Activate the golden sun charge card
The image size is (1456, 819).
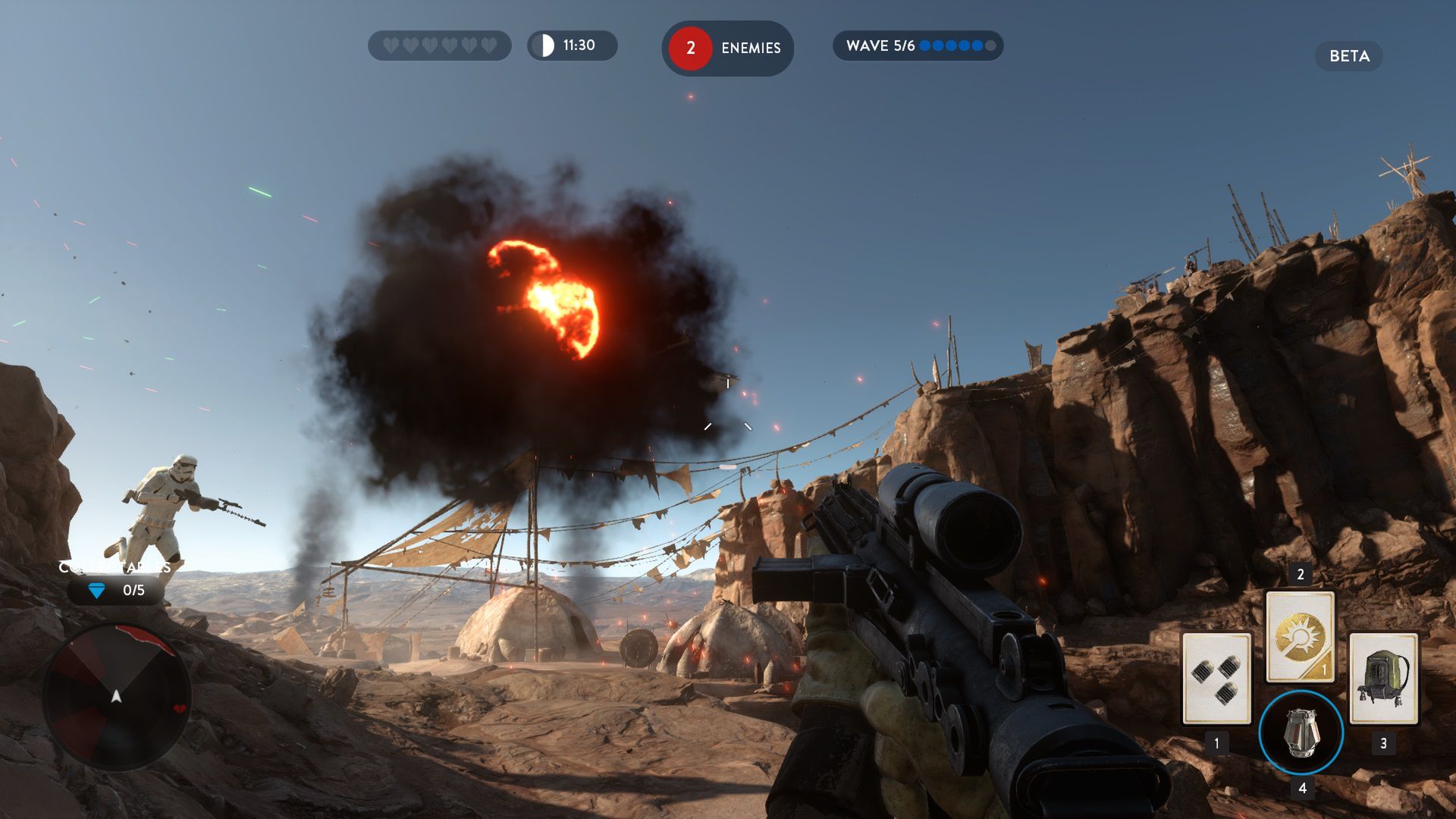1300,637
